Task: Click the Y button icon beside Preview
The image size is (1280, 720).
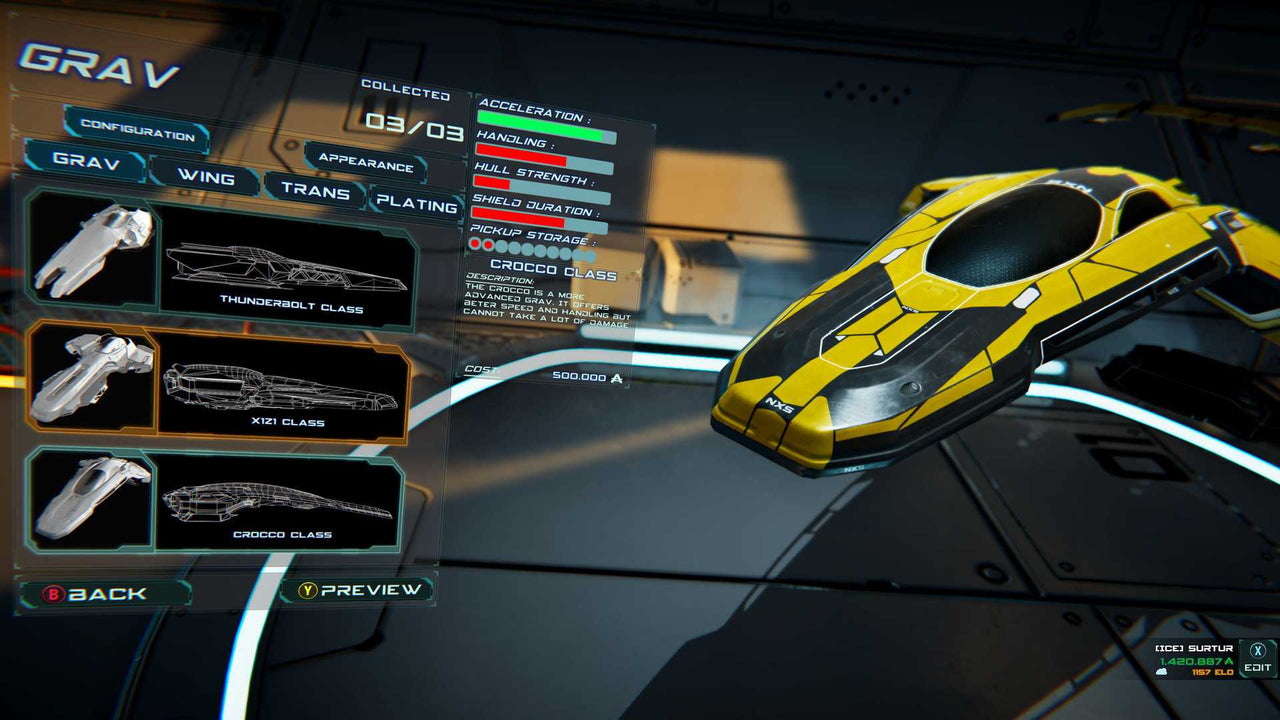Action: (x=310, y=590)
